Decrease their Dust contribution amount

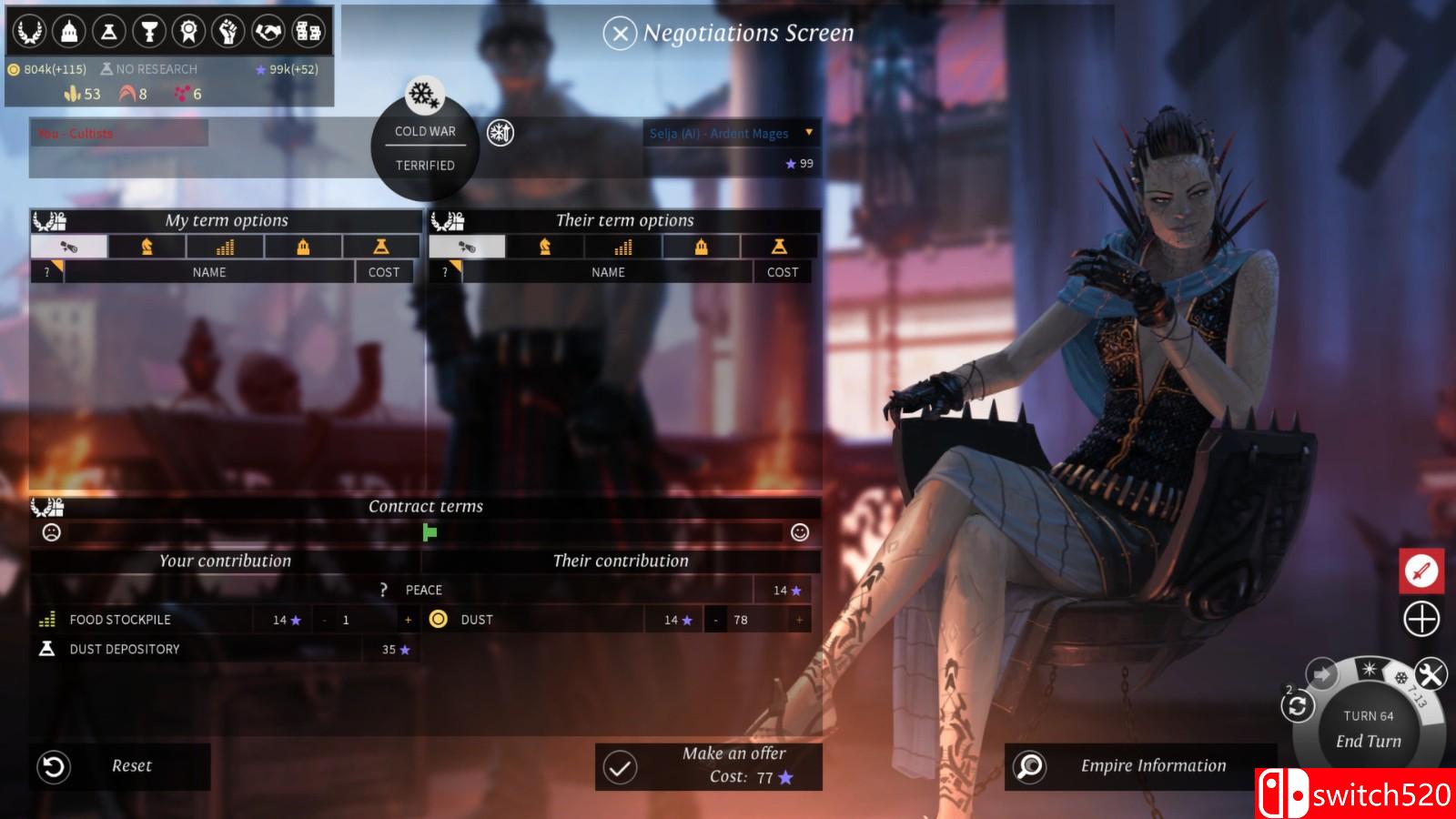[715, 620]
